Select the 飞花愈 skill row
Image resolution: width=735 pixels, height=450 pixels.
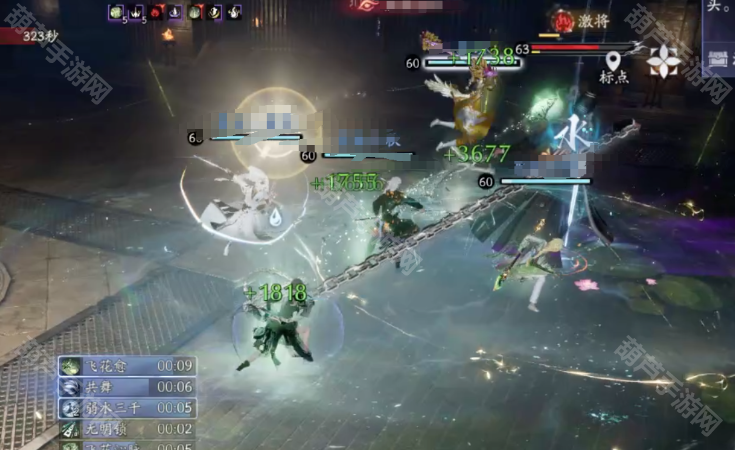point(126,366)
